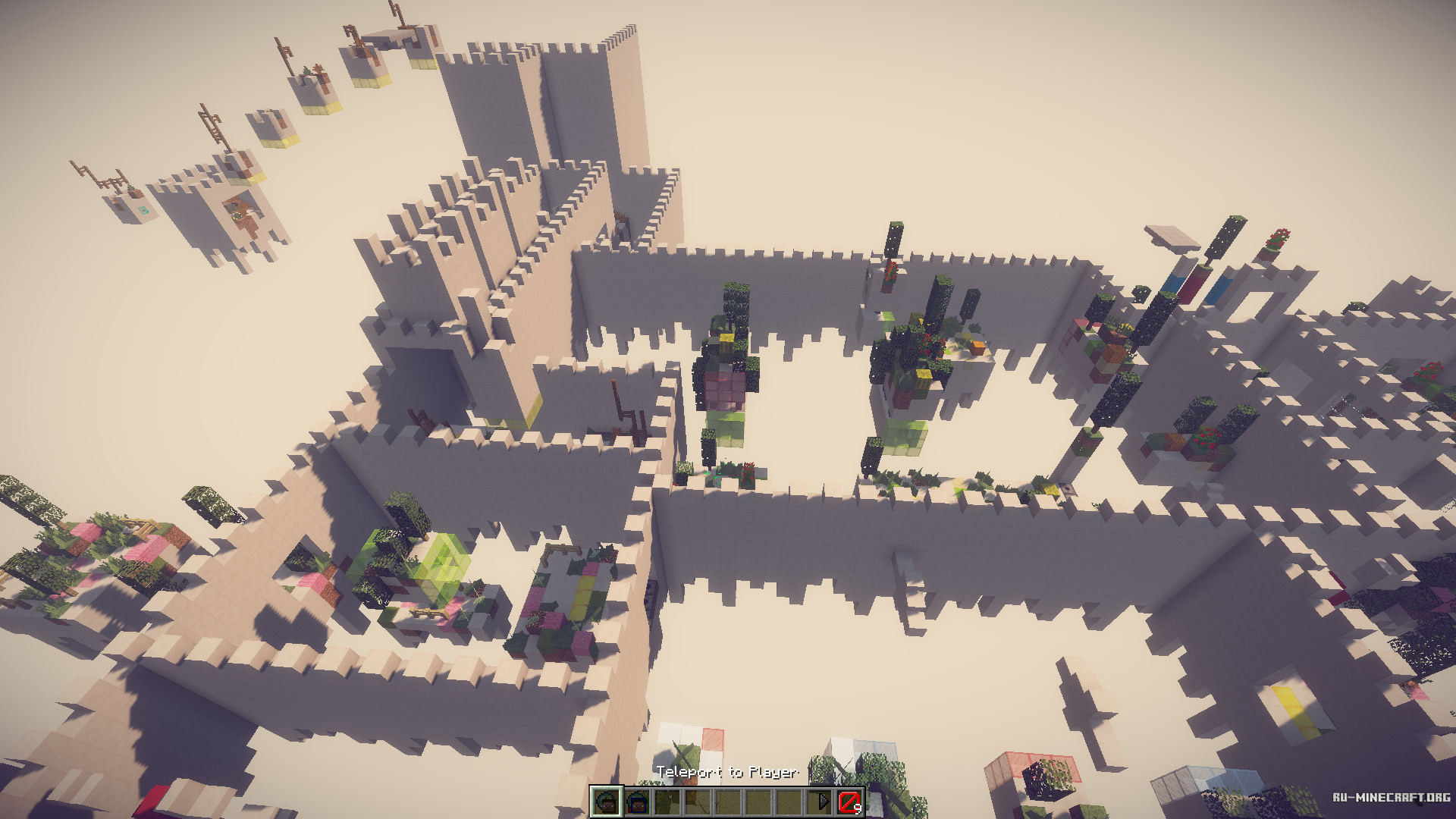Select the blue-framed player head in slot two

tap(638, 802)
